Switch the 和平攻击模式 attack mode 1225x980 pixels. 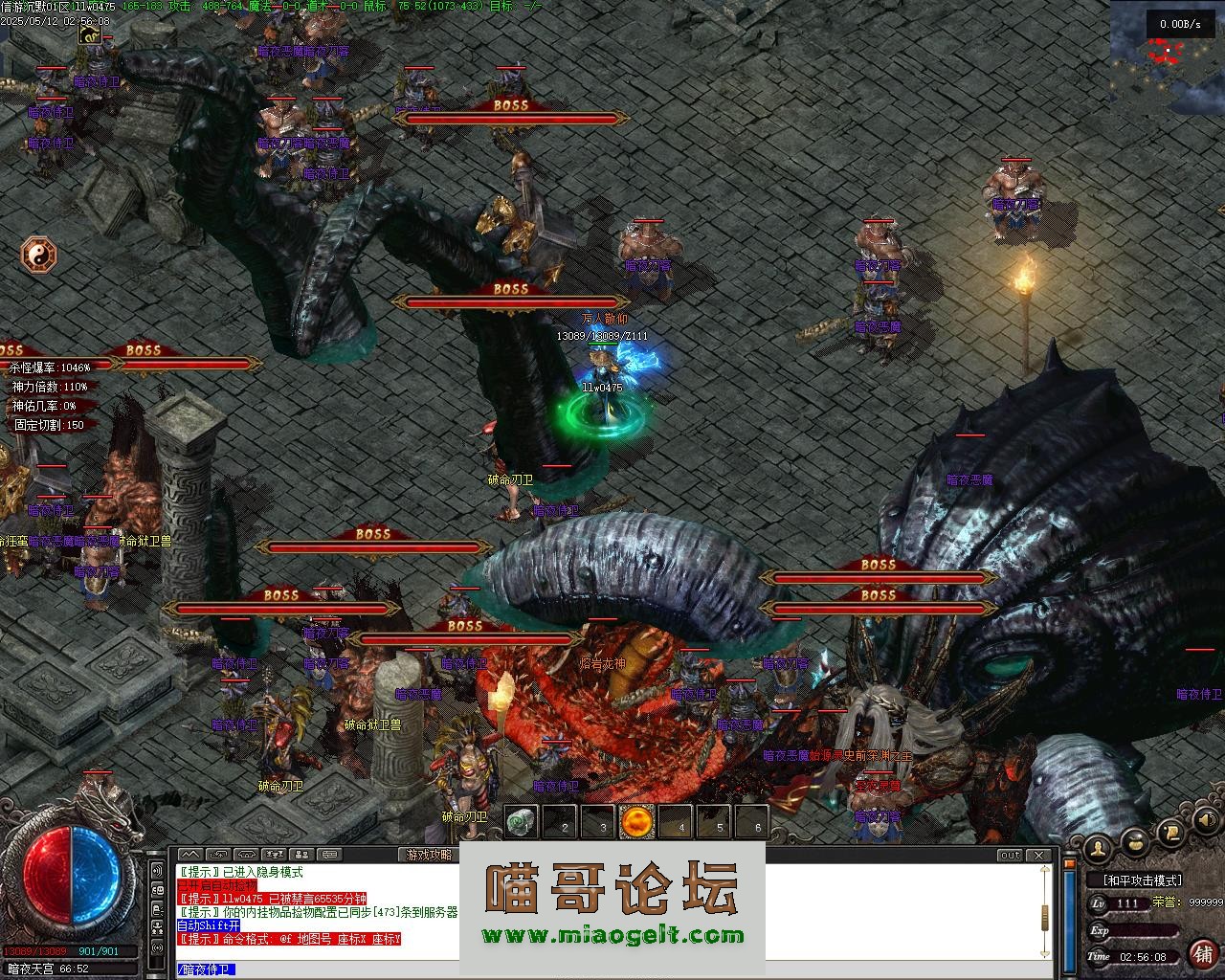click(x=1142, y=880)
